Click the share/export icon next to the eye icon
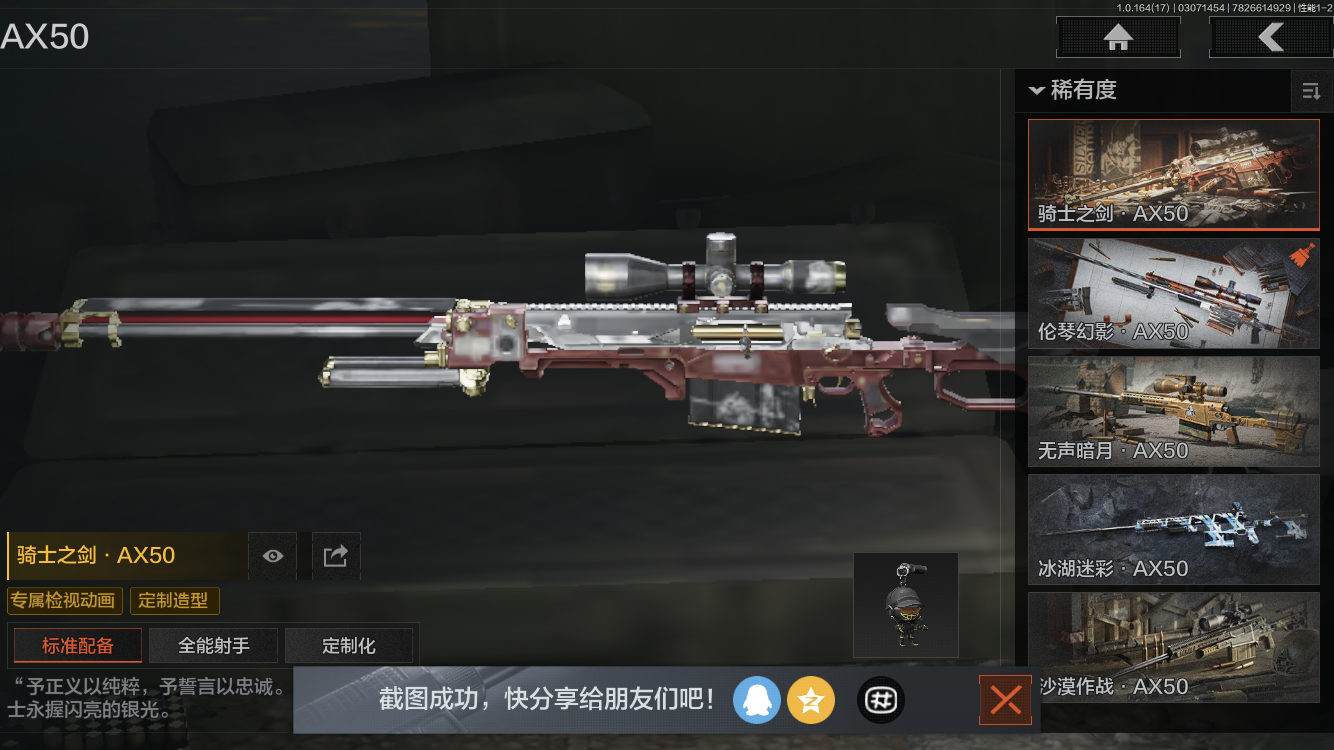 336,556
